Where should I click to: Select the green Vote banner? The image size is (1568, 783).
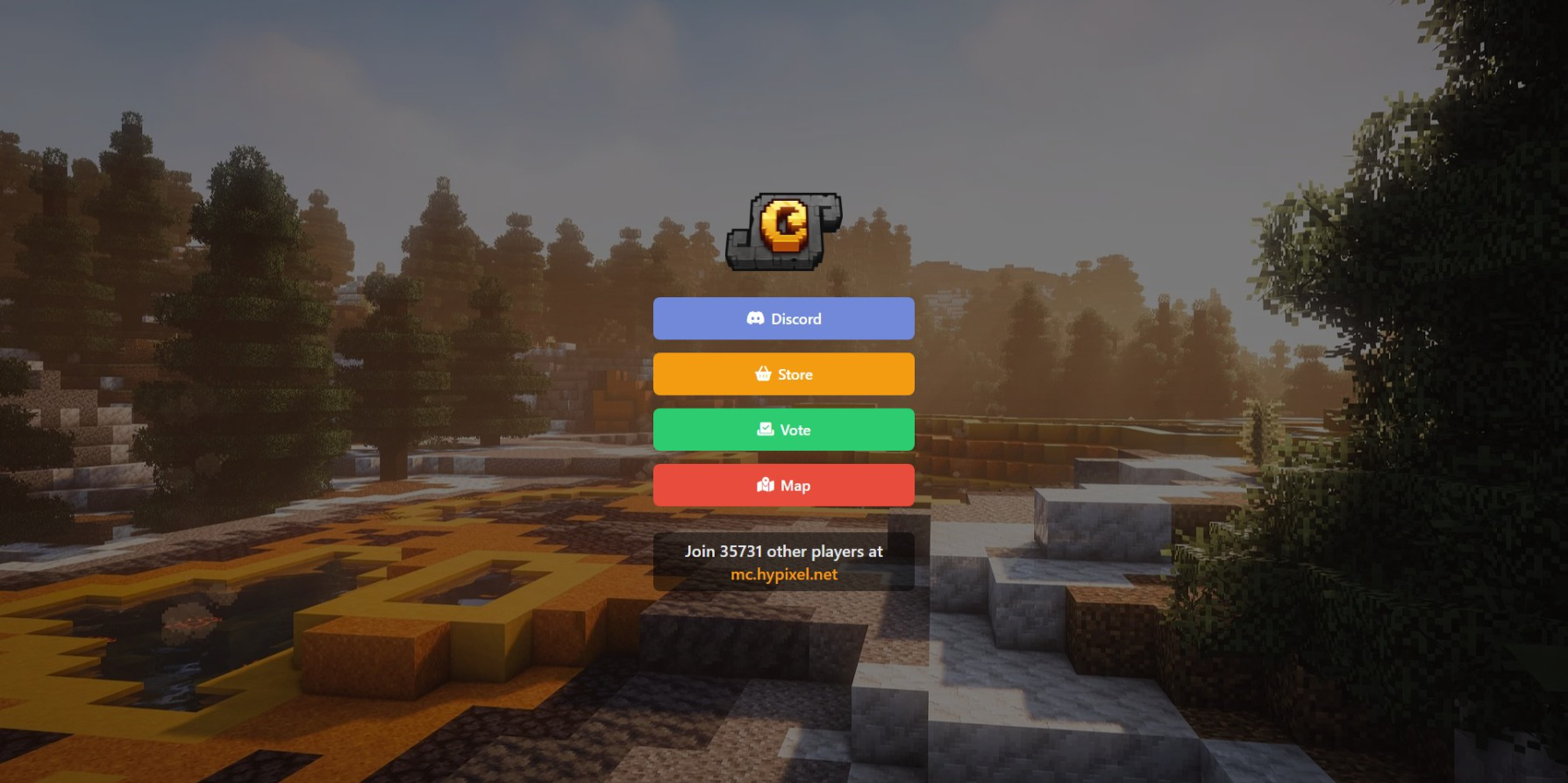coord(783,430)
